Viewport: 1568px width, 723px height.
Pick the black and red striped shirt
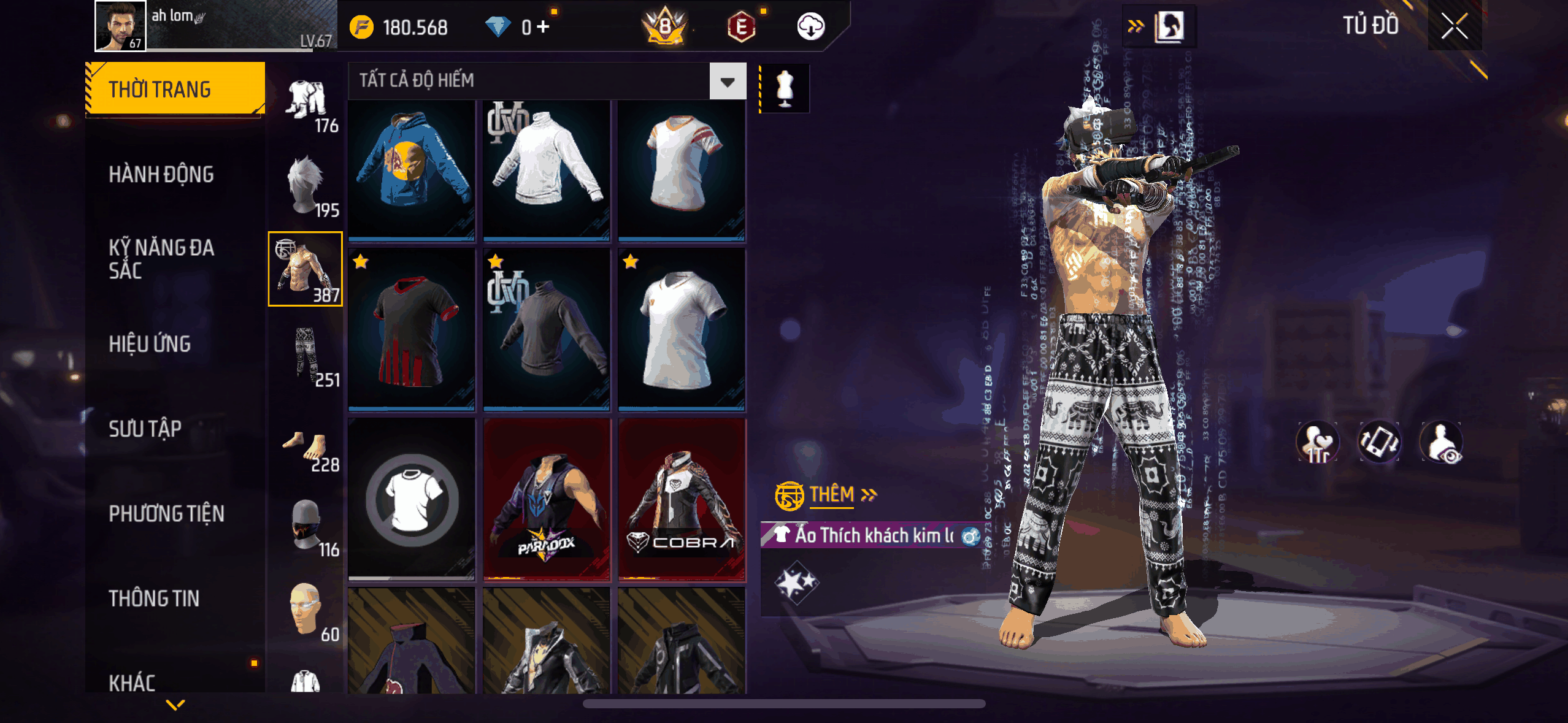coord(412,329)
